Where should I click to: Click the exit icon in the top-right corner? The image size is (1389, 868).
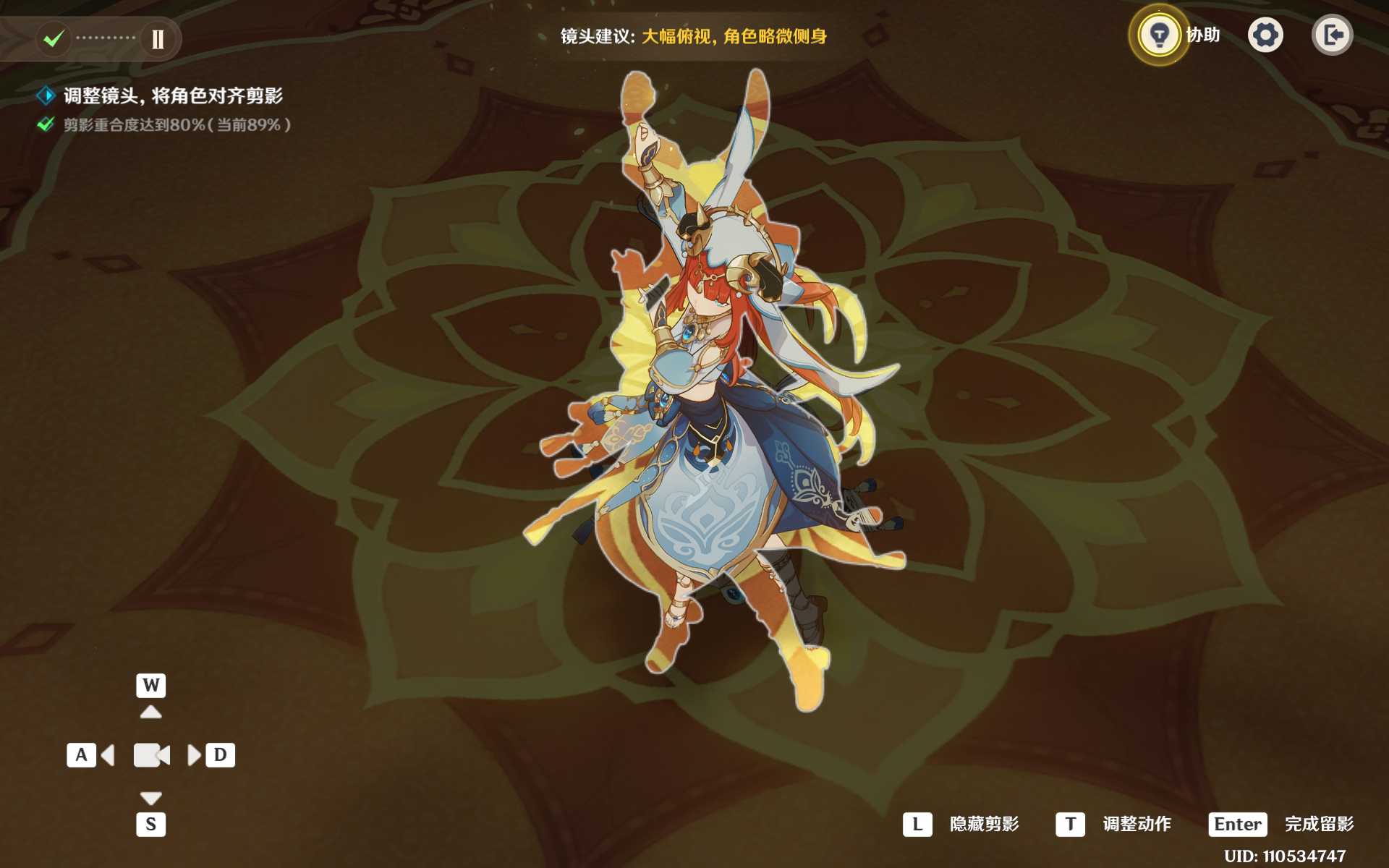1332,34
